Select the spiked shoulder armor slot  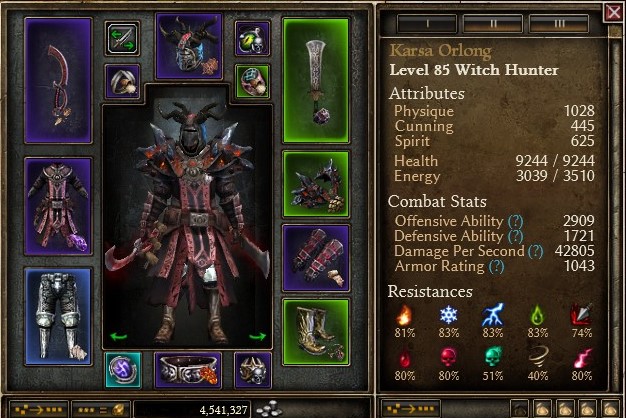tap(316, 184)
